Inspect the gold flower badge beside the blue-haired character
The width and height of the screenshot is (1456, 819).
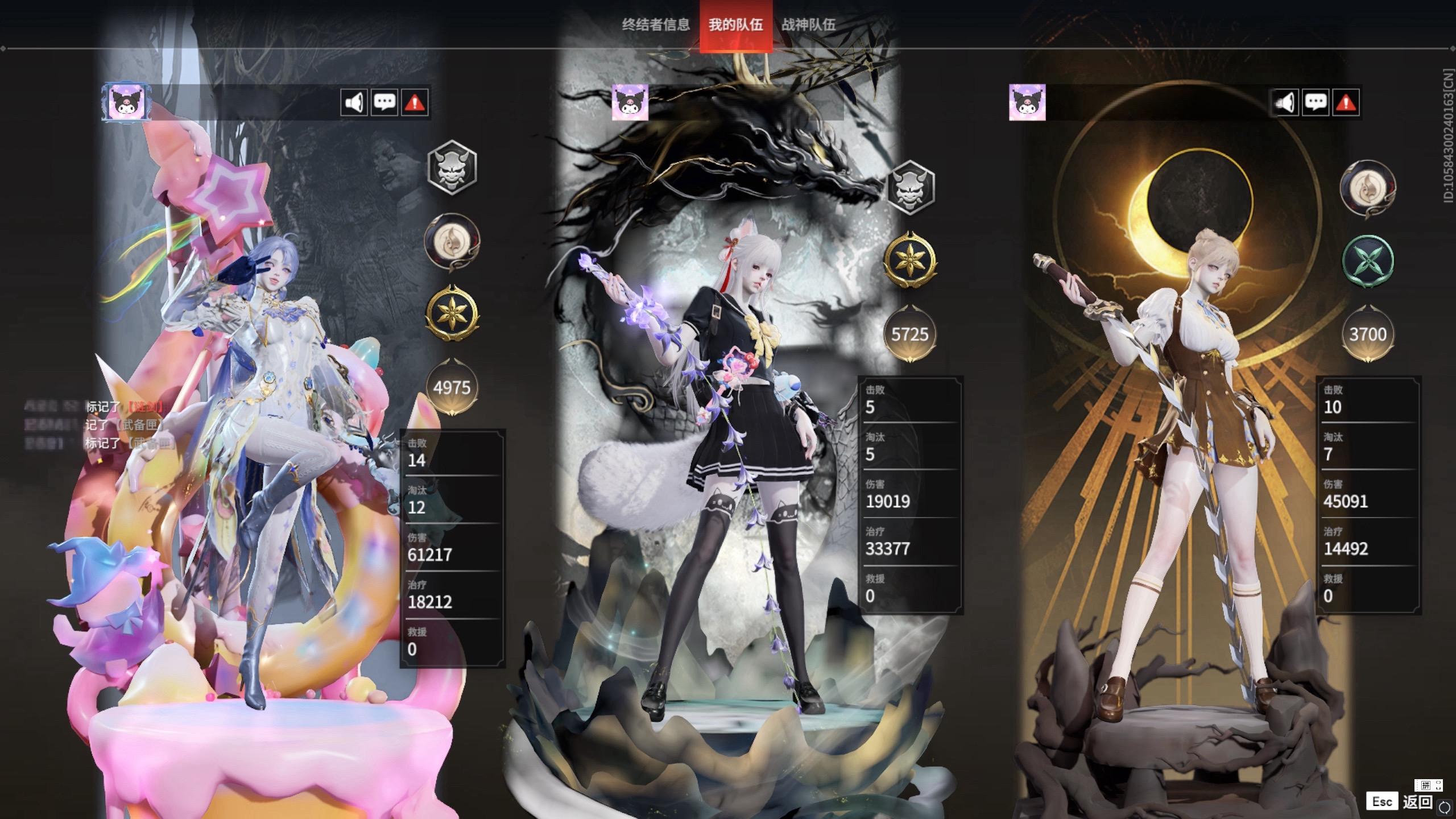click(452, 314)
